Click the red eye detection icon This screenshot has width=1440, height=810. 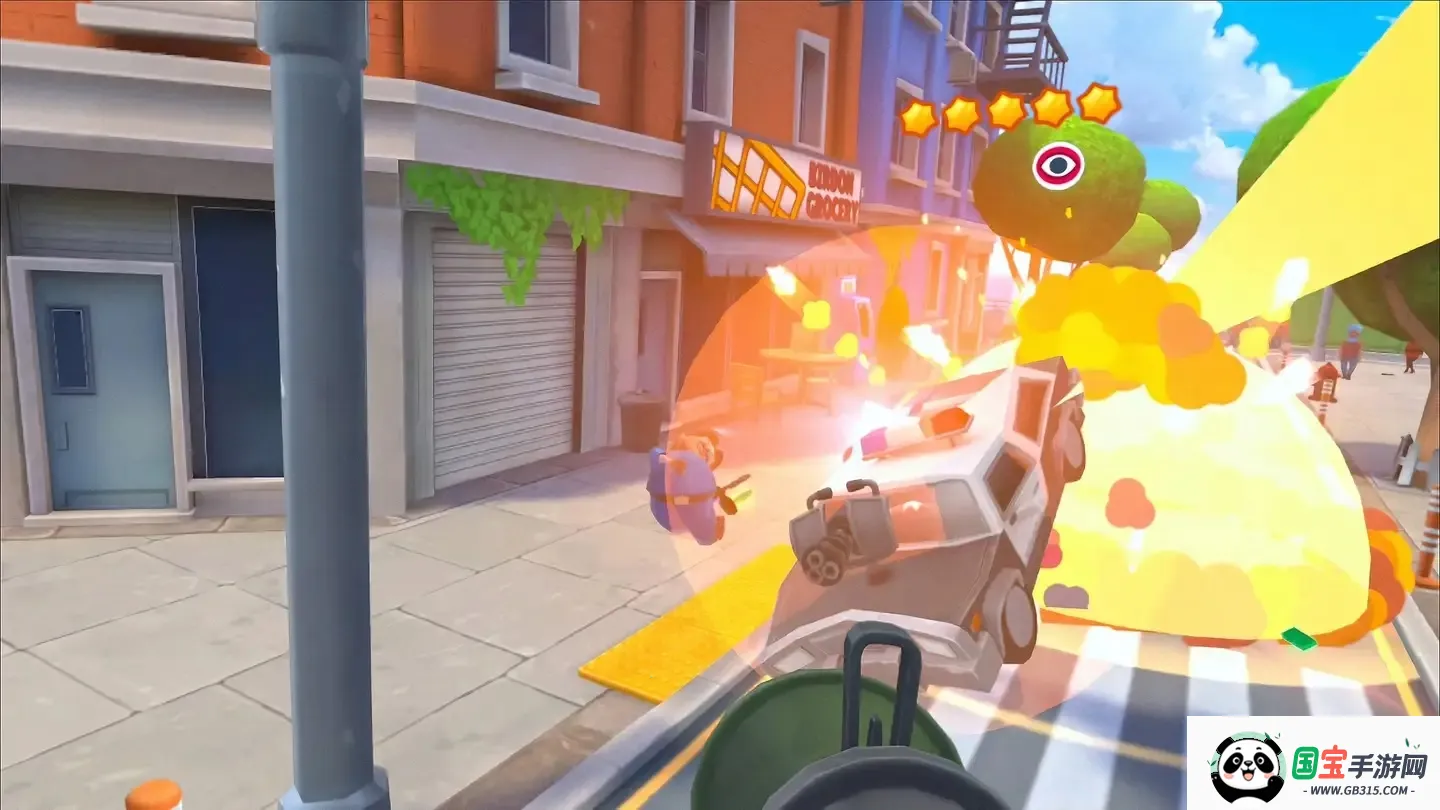tap(1057, 165)
